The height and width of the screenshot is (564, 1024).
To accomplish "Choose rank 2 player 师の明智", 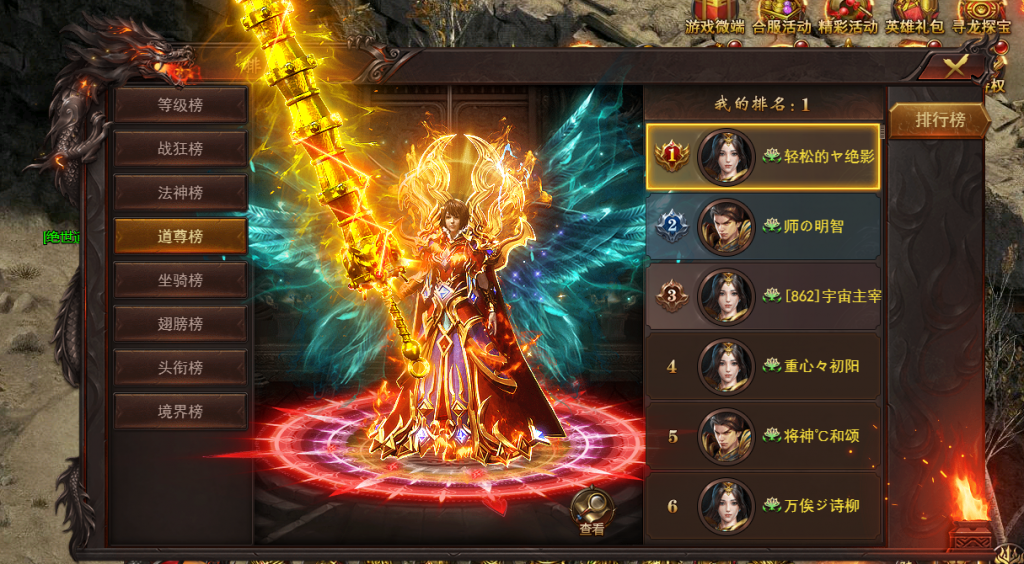I will click(763, 227).
